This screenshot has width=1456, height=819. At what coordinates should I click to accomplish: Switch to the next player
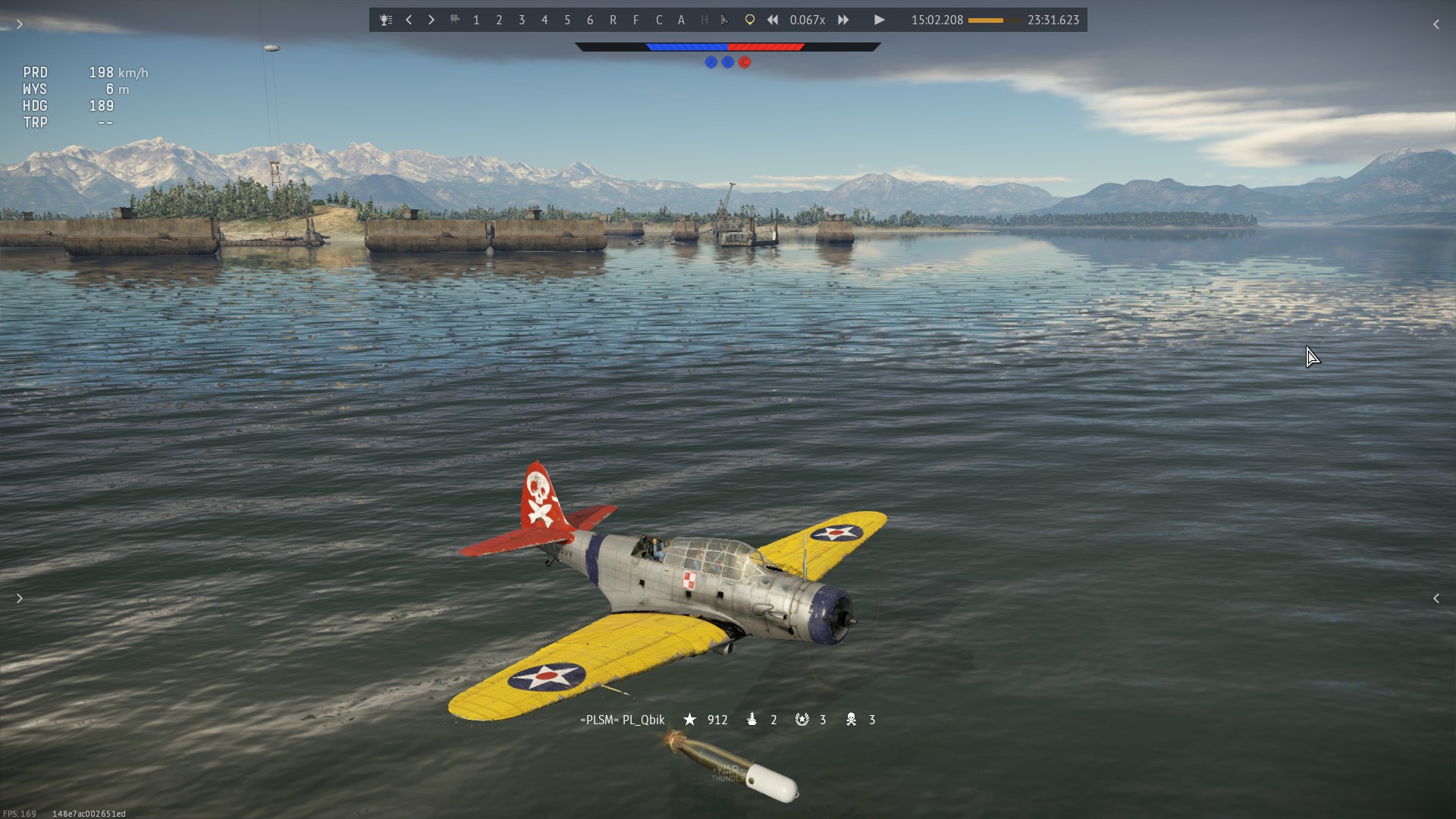pos(431,20)
